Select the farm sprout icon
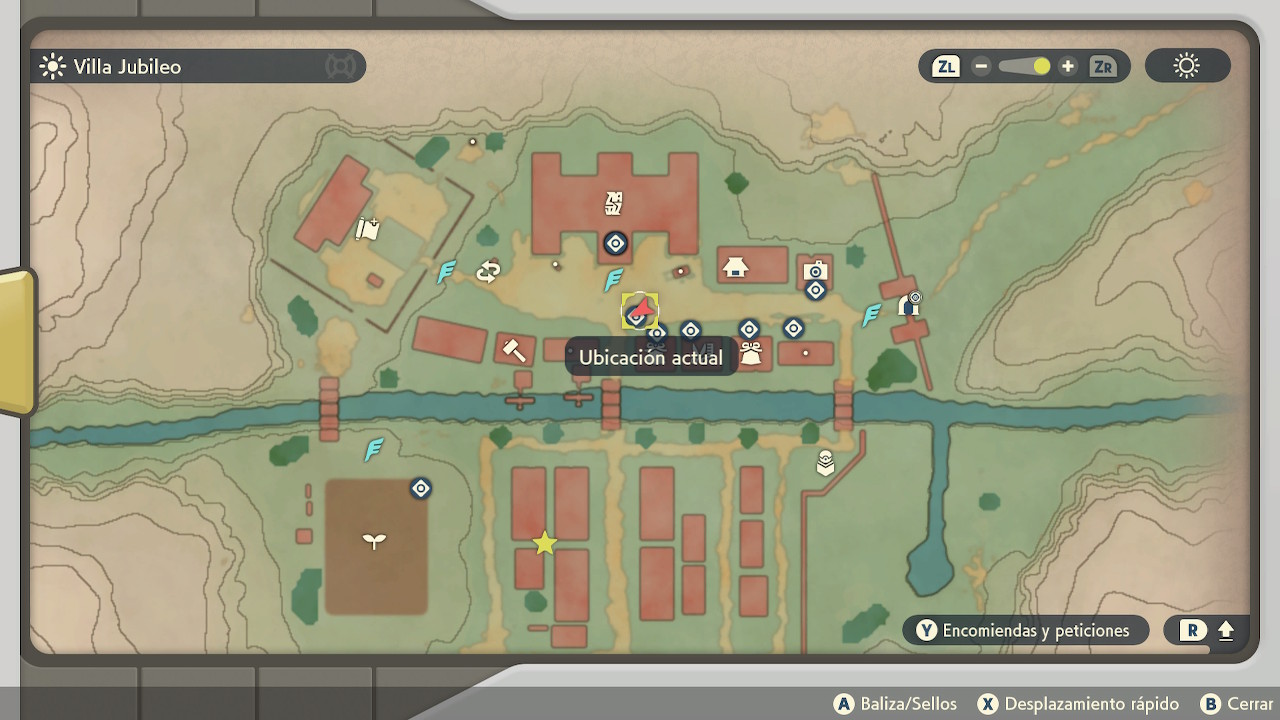 [374, 541]
